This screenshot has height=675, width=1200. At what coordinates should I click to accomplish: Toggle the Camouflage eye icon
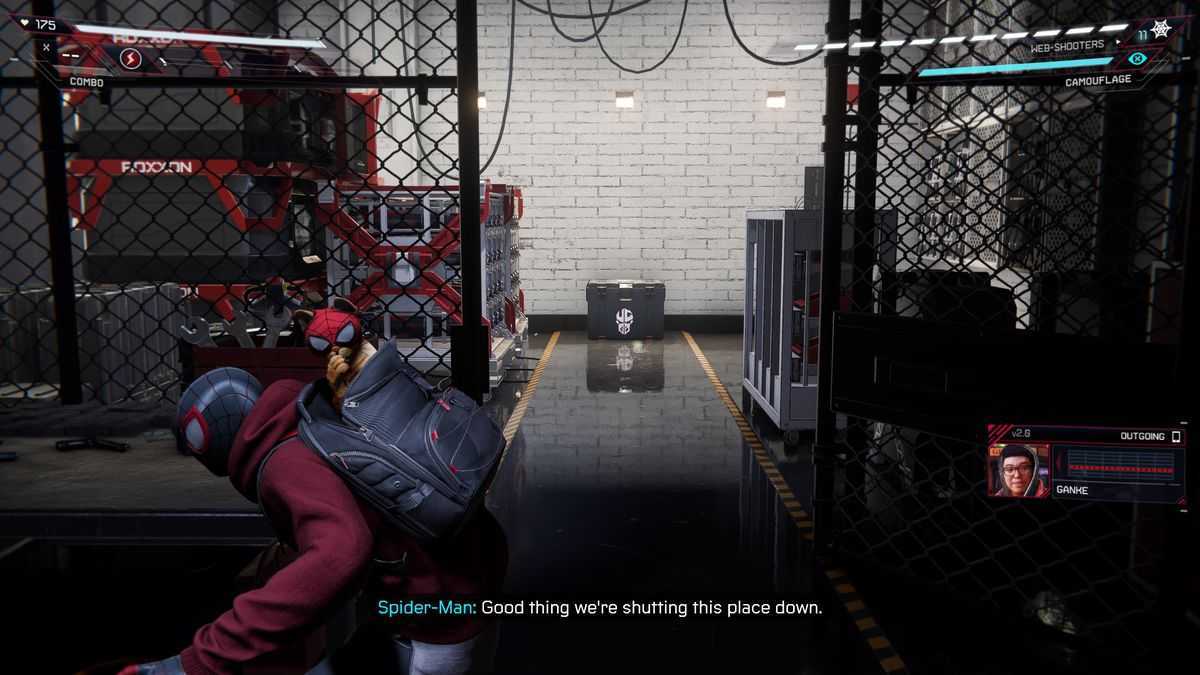click(1135, 58)
